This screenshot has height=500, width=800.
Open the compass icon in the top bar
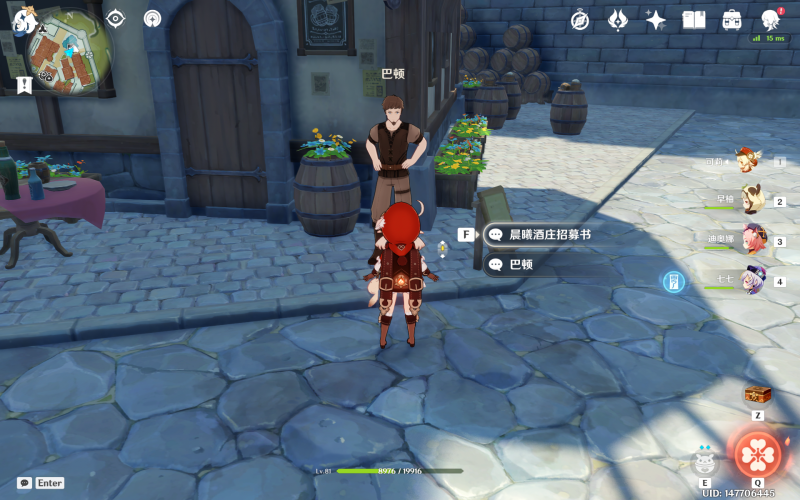pos(580,19)
